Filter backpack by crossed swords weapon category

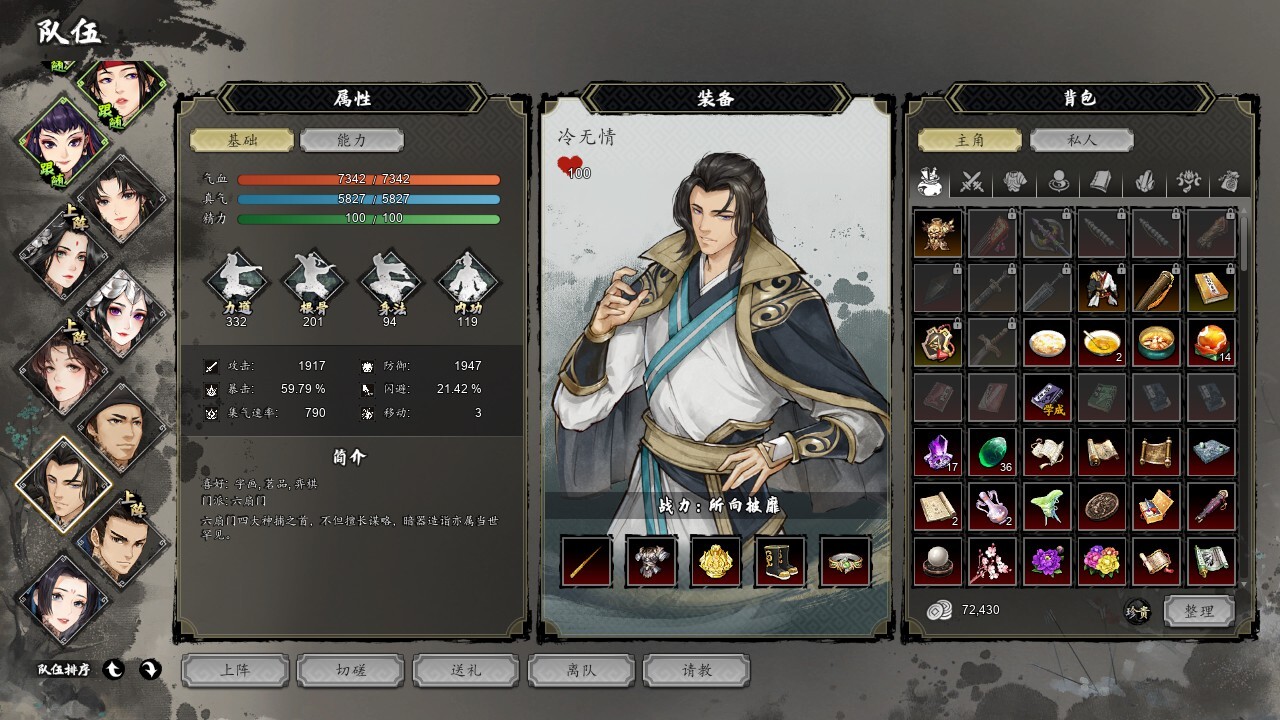coord(972,182)
